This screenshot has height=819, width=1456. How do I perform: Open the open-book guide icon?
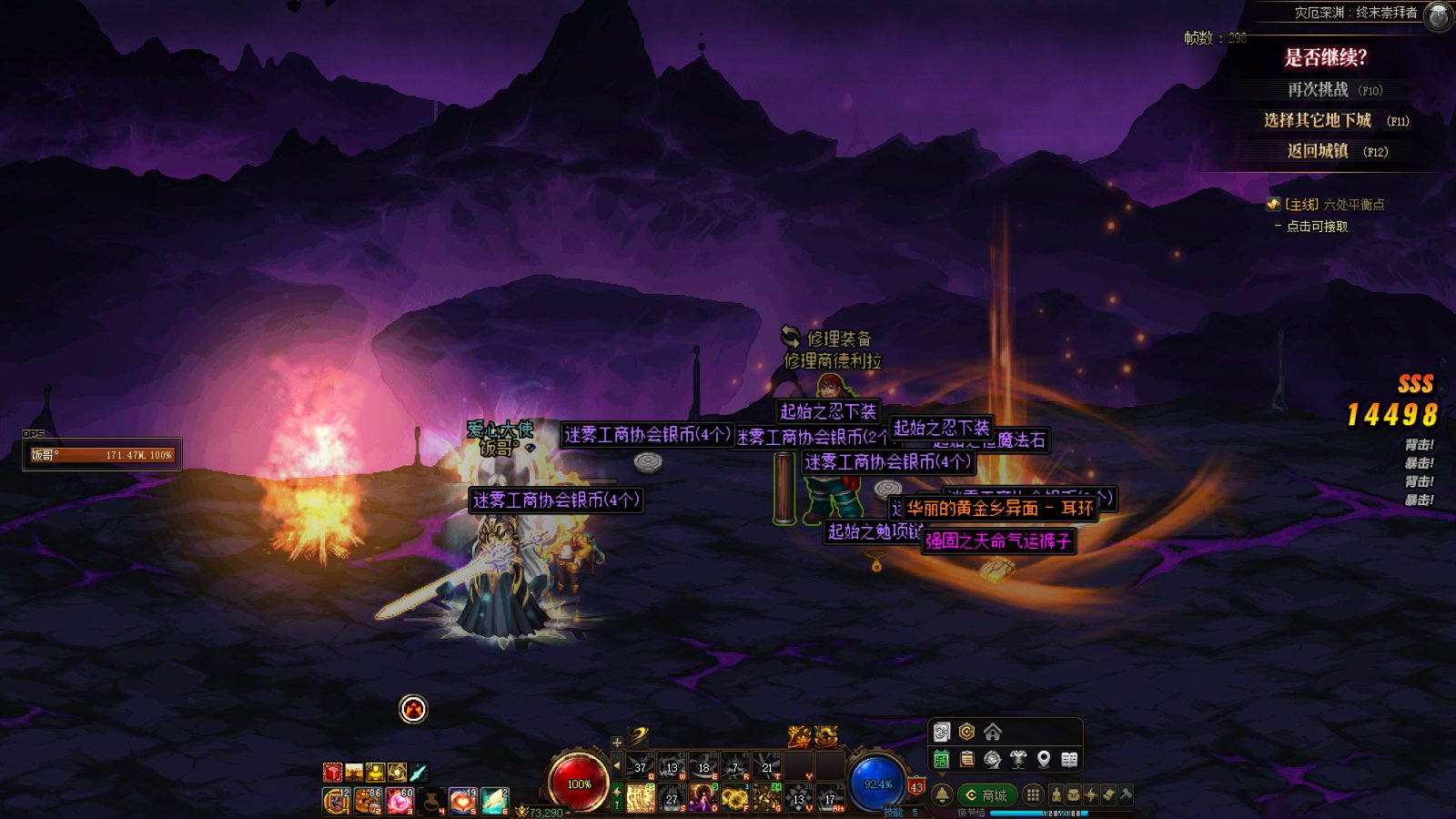1069,759
